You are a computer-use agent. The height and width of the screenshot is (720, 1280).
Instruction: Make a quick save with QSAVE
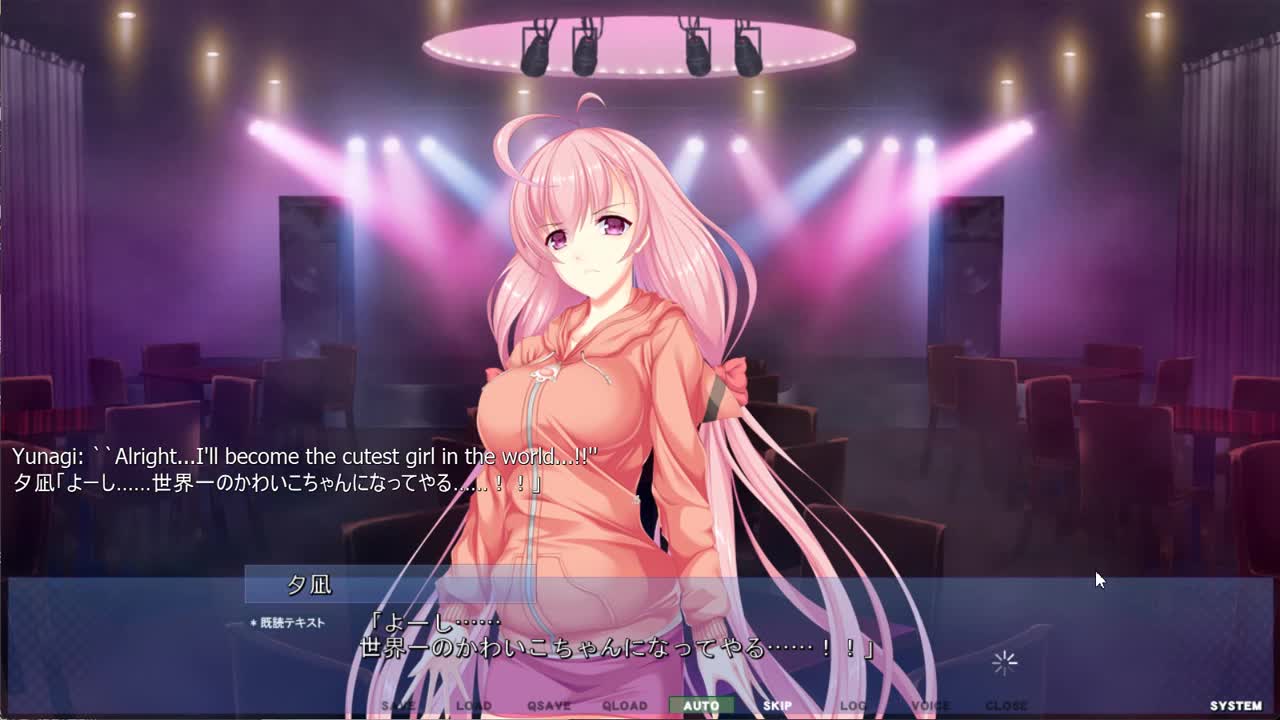[549, 706]
